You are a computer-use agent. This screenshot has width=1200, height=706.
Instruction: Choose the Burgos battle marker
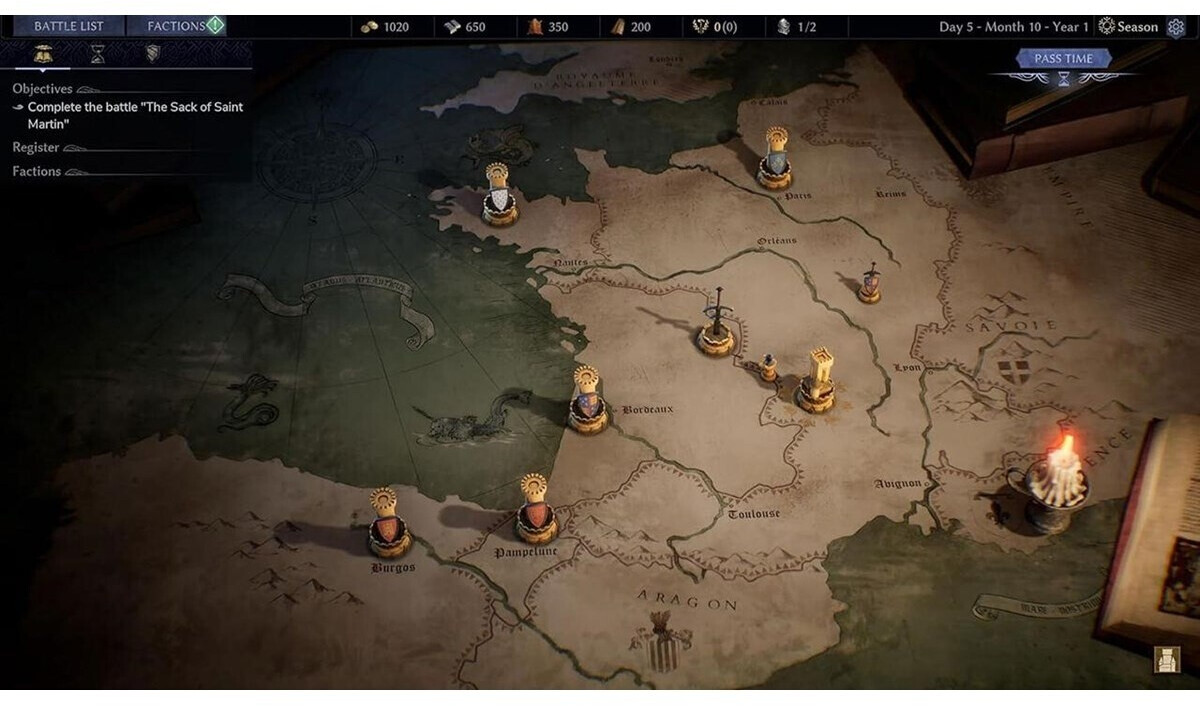coord(389,525)
